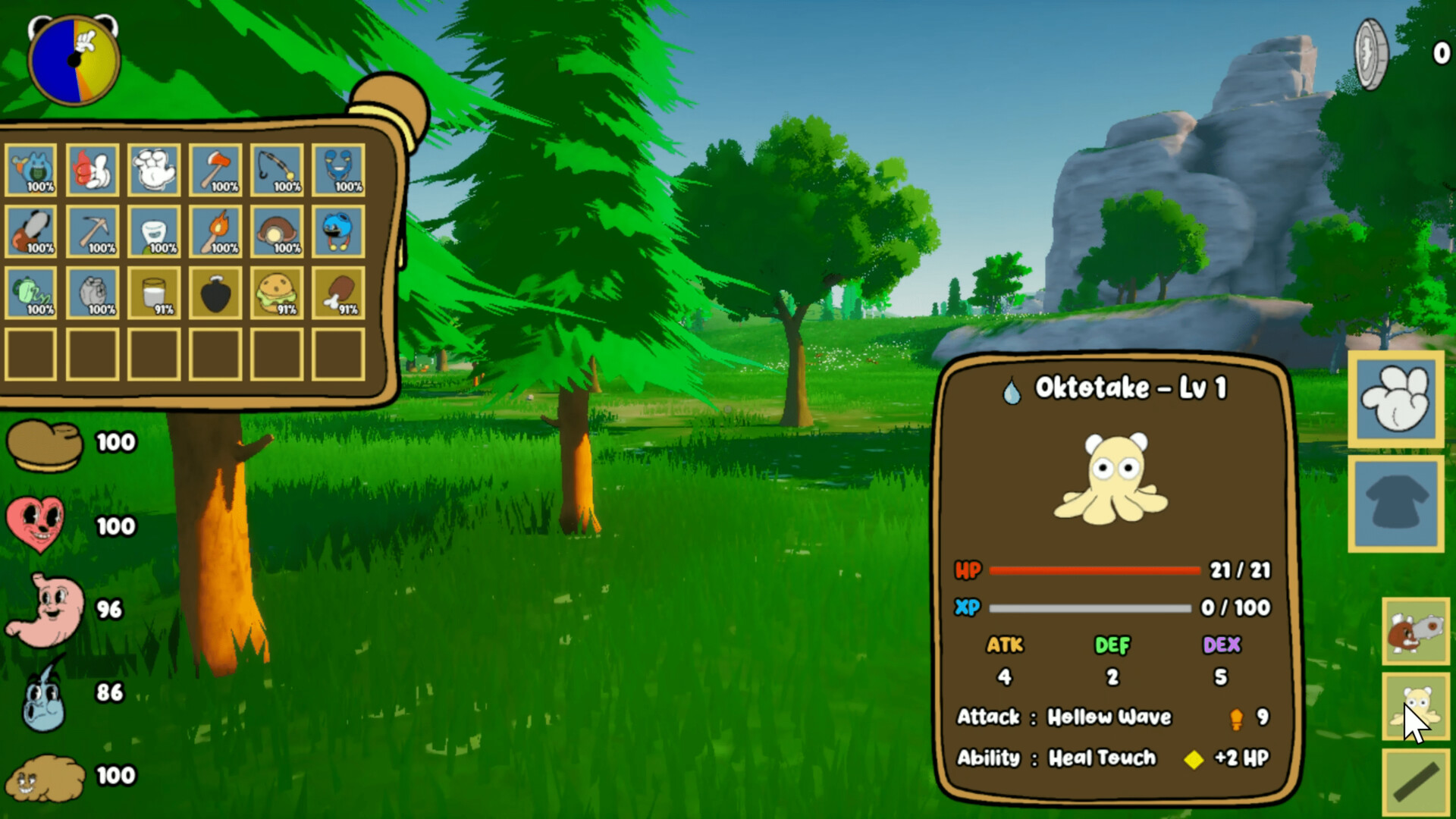Click the green teapot inventory item

[x=30, y=293]
